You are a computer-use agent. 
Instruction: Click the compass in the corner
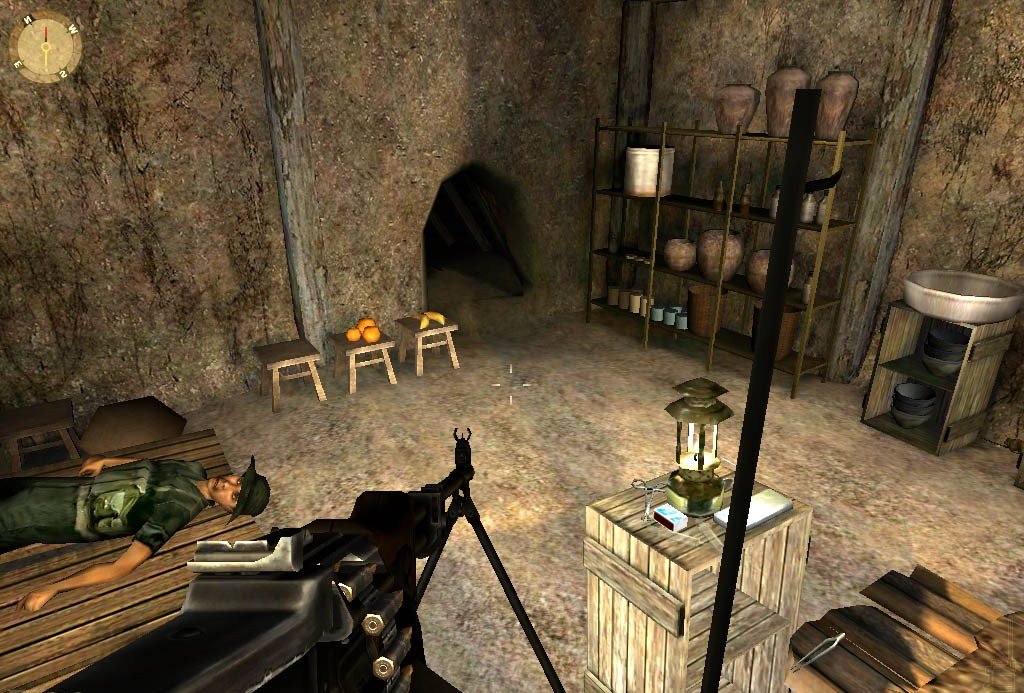(x=45, y=47)
